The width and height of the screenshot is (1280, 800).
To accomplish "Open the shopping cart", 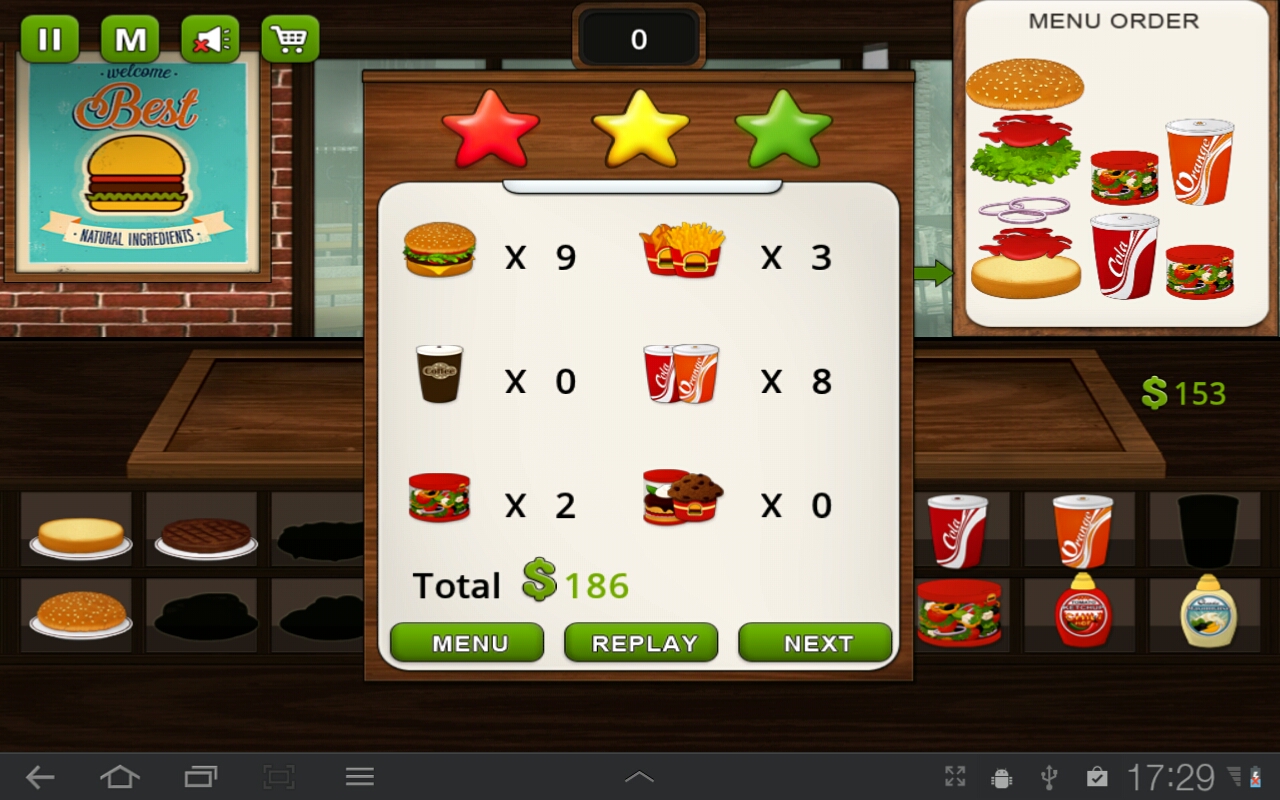I will click(x=289, y=39).
